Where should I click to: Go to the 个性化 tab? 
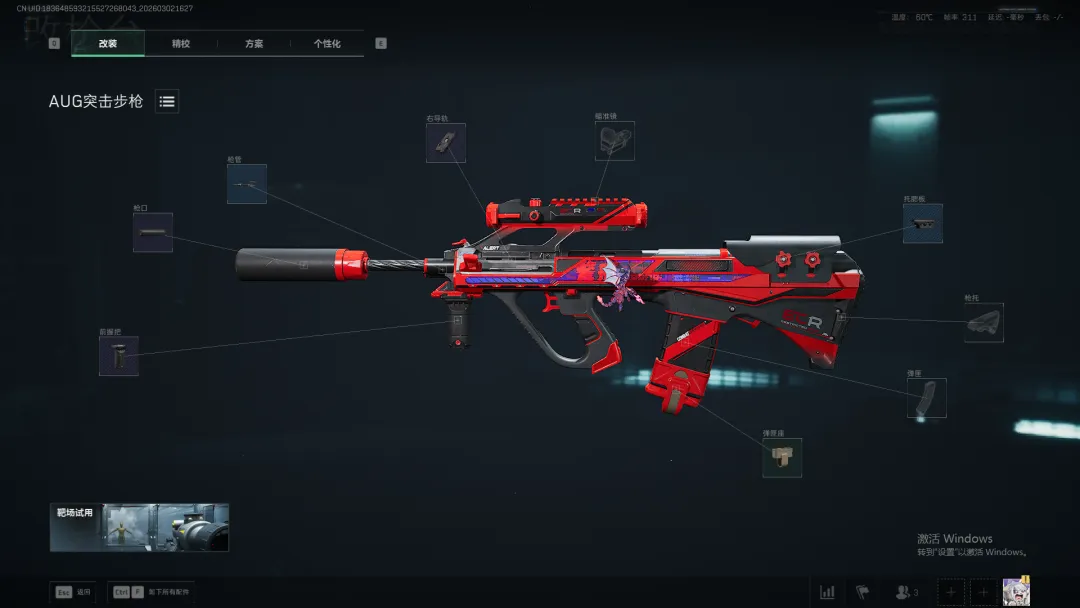point(327,44)
